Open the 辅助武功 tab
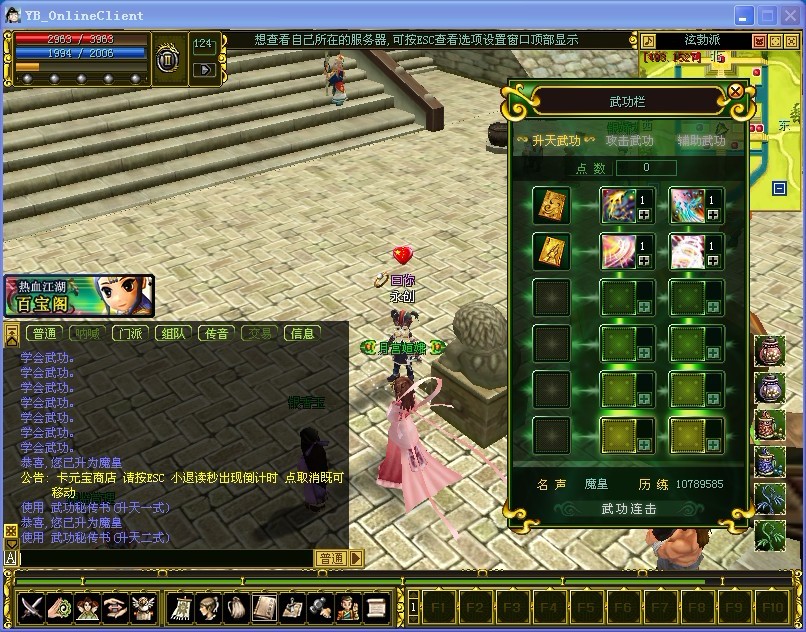Screen dimensions: 806x632 click(701, 141)
